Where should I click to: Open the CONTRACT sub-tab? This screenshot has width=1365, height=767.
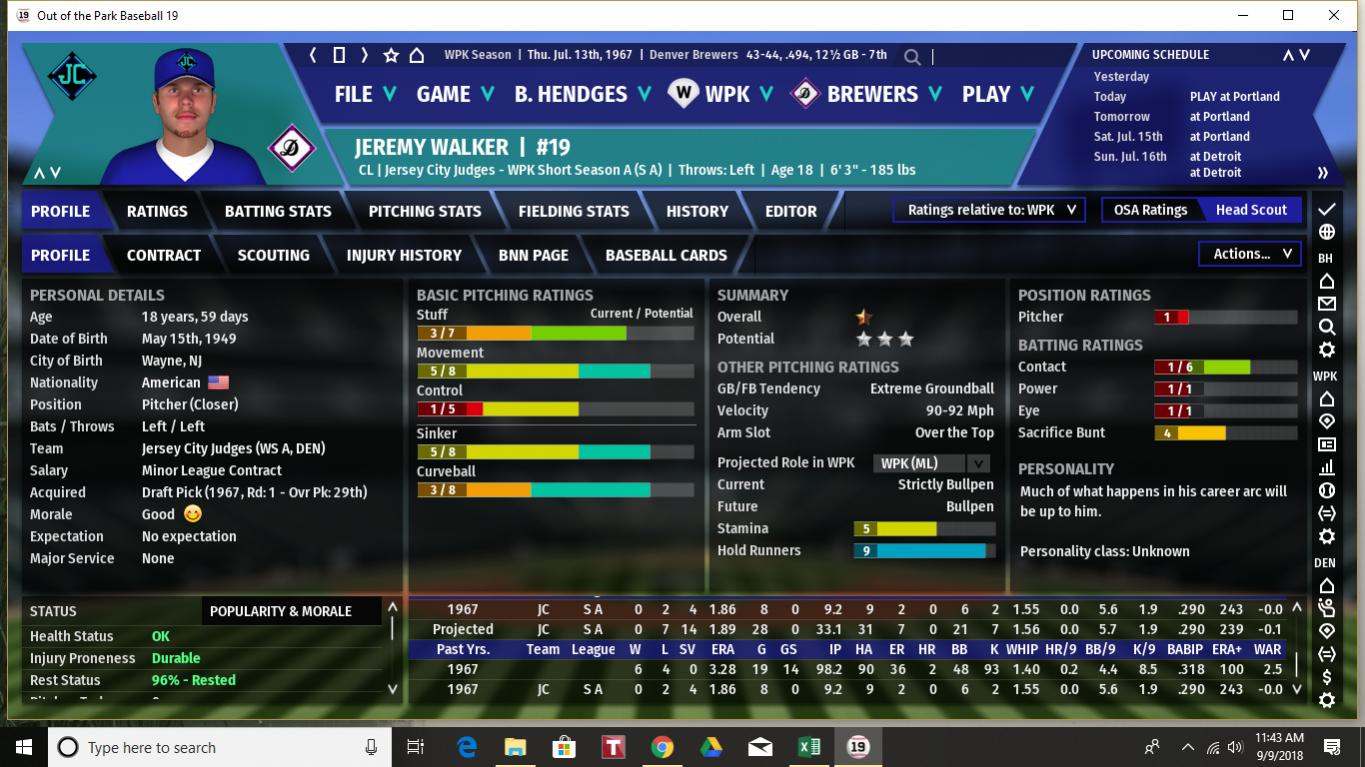[164, 255]
